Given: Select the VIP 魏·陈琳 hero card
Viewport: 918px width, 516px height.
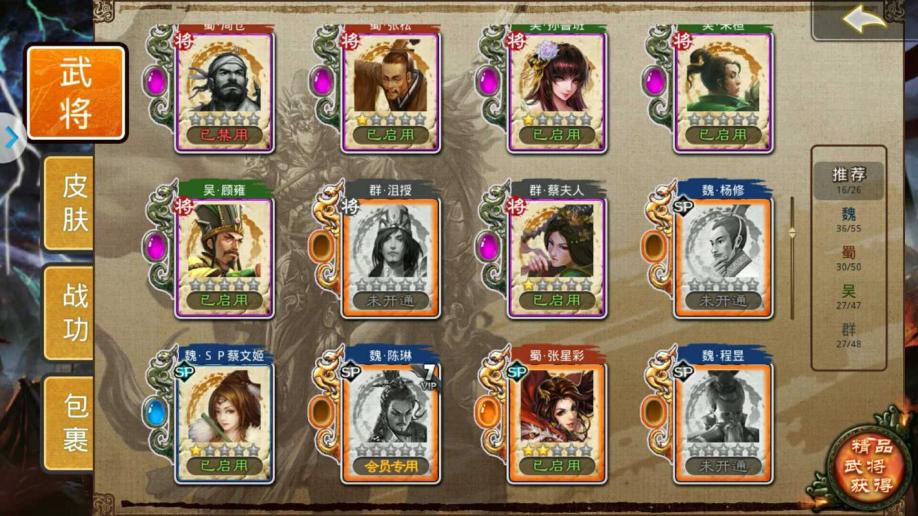Looking at the screenshot, I should [x=390, y=418].
